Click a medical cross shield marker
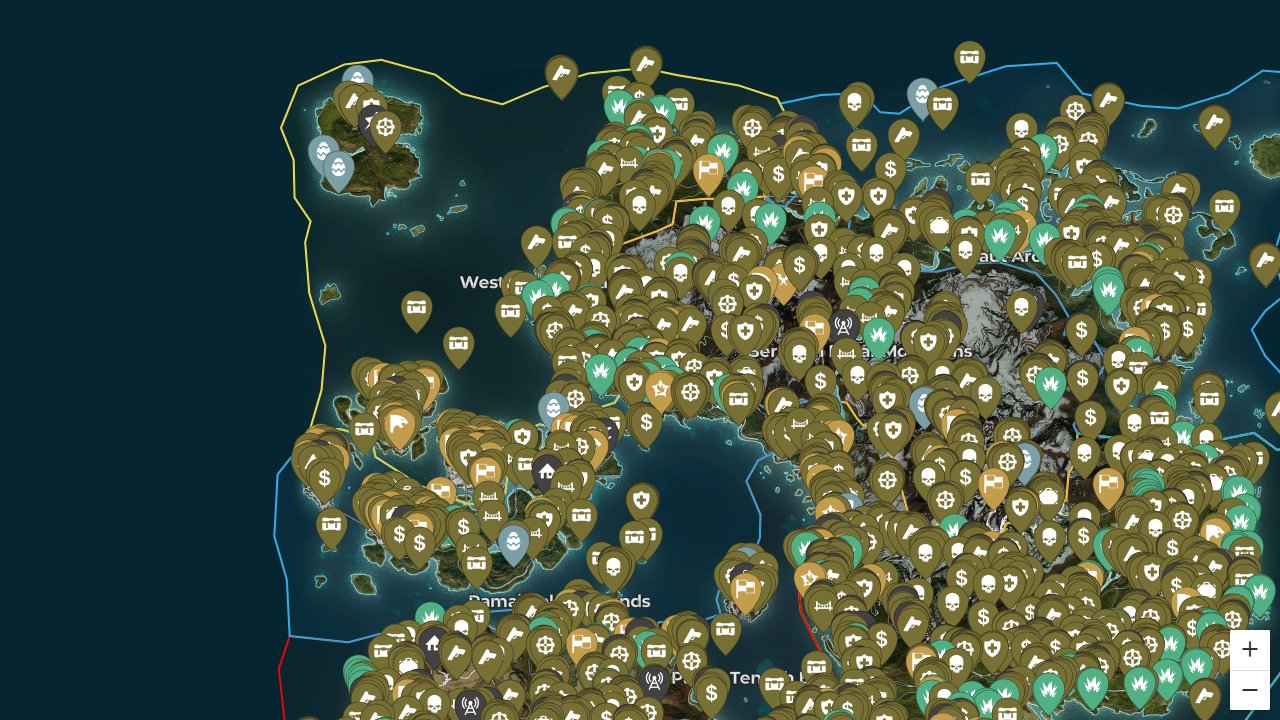The height and width of the screenshot is (720, 1280). coord(928,341)
